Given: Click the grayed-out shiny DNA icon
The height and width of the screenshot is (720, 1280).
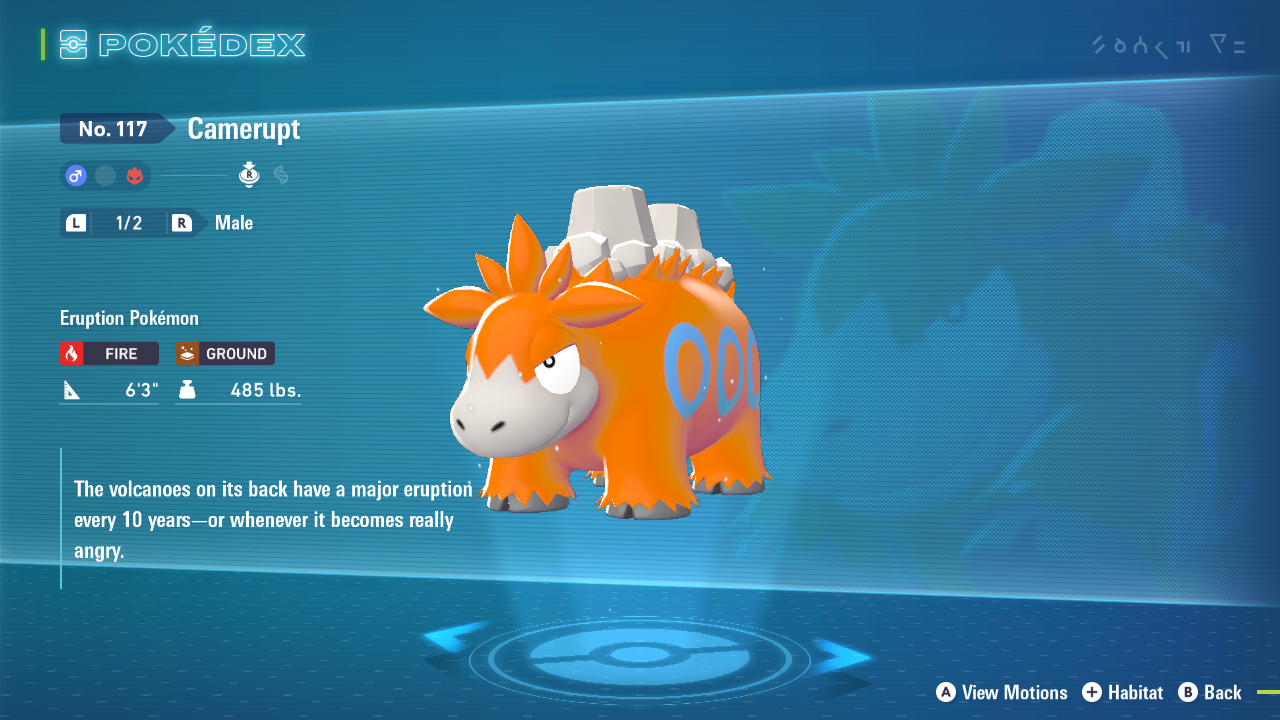Looking at the screenshot, I should (x=281, y=174).
